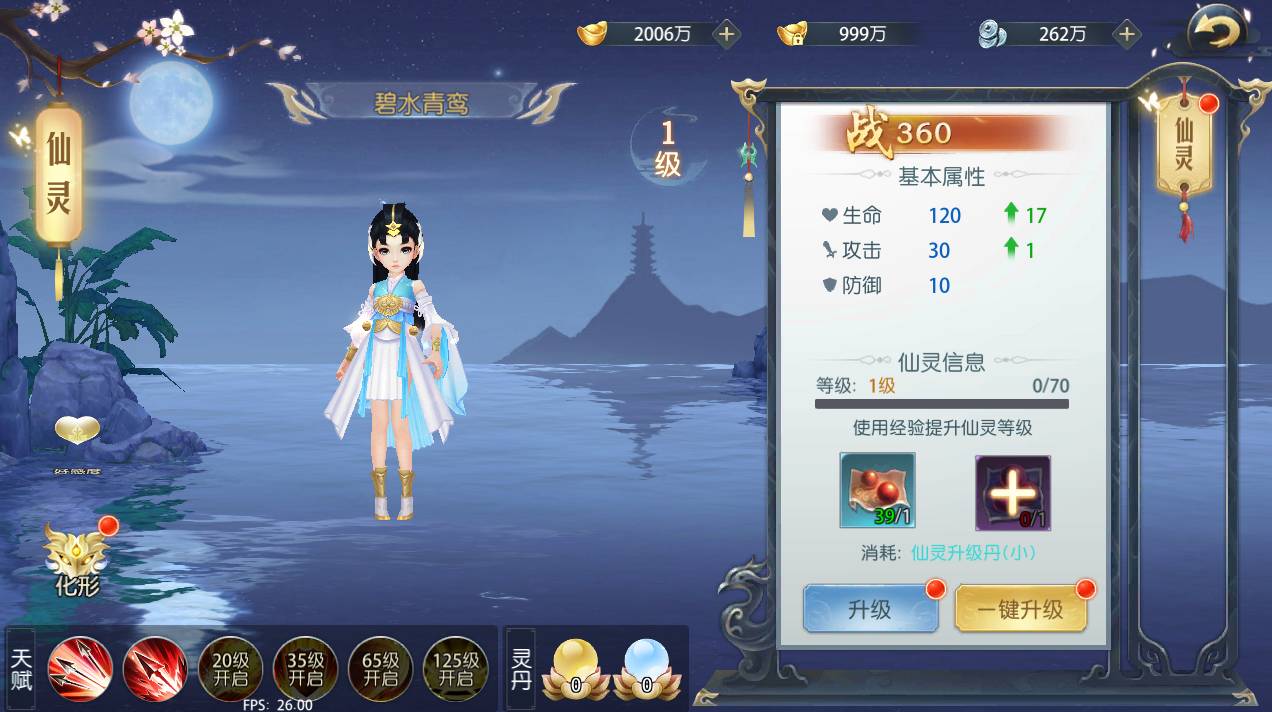This screenshot has width=1272, height=712.
Task: Open the golden heart affinity icon
Action: coord(78,432)
